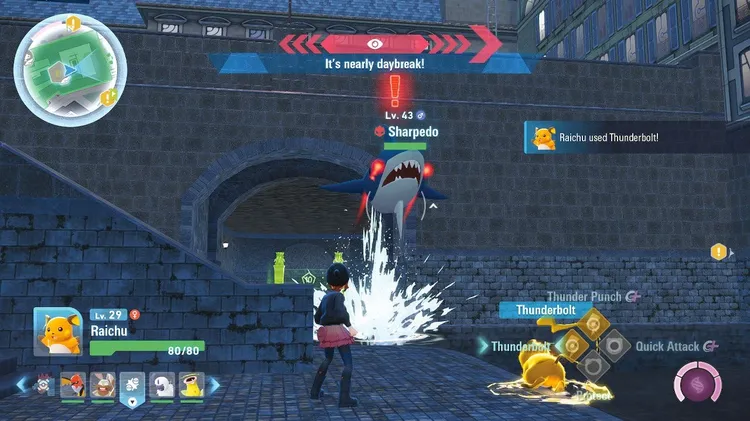Image resolution: width=750 pixels, height=421 pixels.
Task: Pick the yellow Pokémon in the last party slot
Action: (x=191, y=384)
